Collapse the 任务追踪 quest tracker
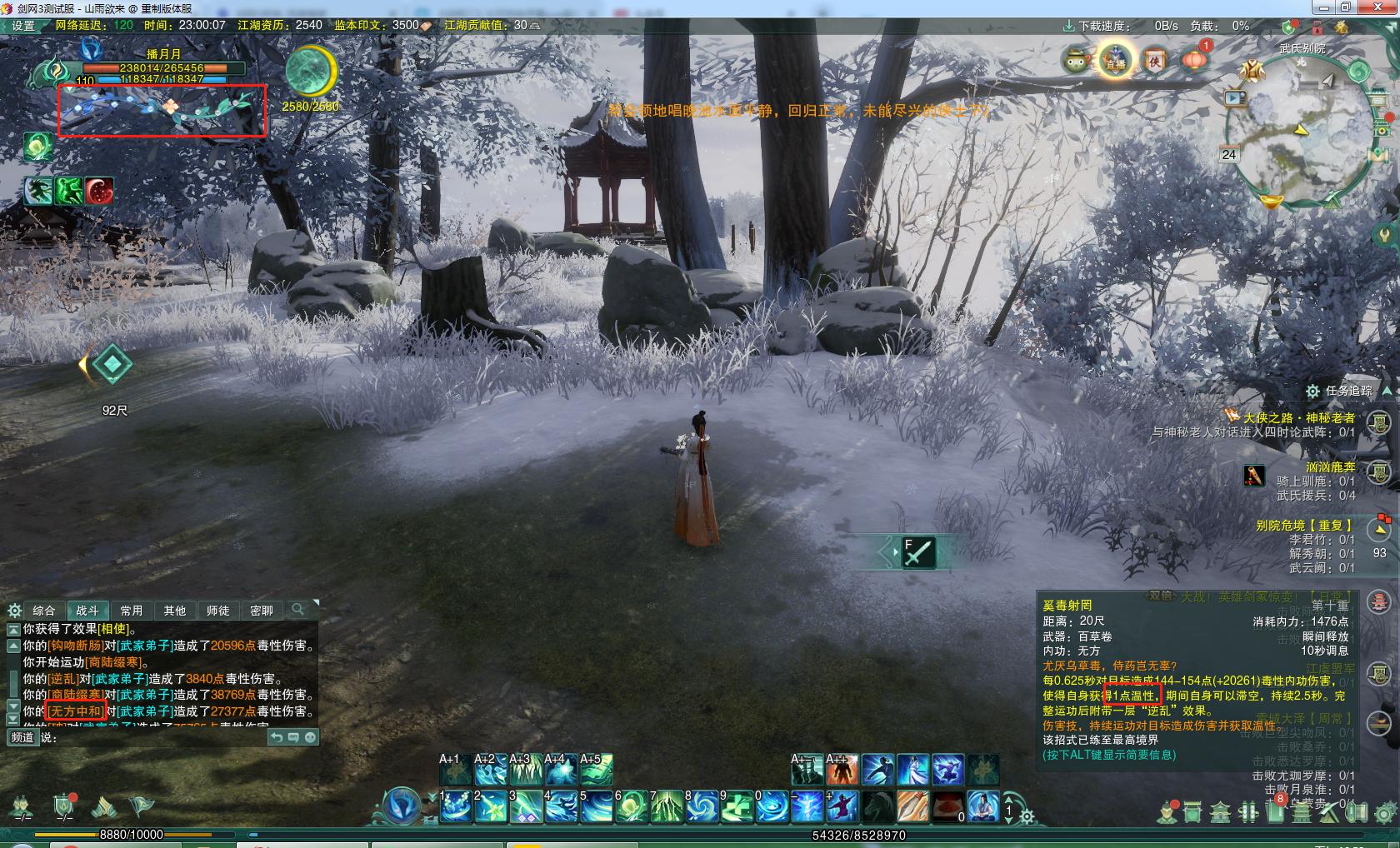 click(1387, 391)
